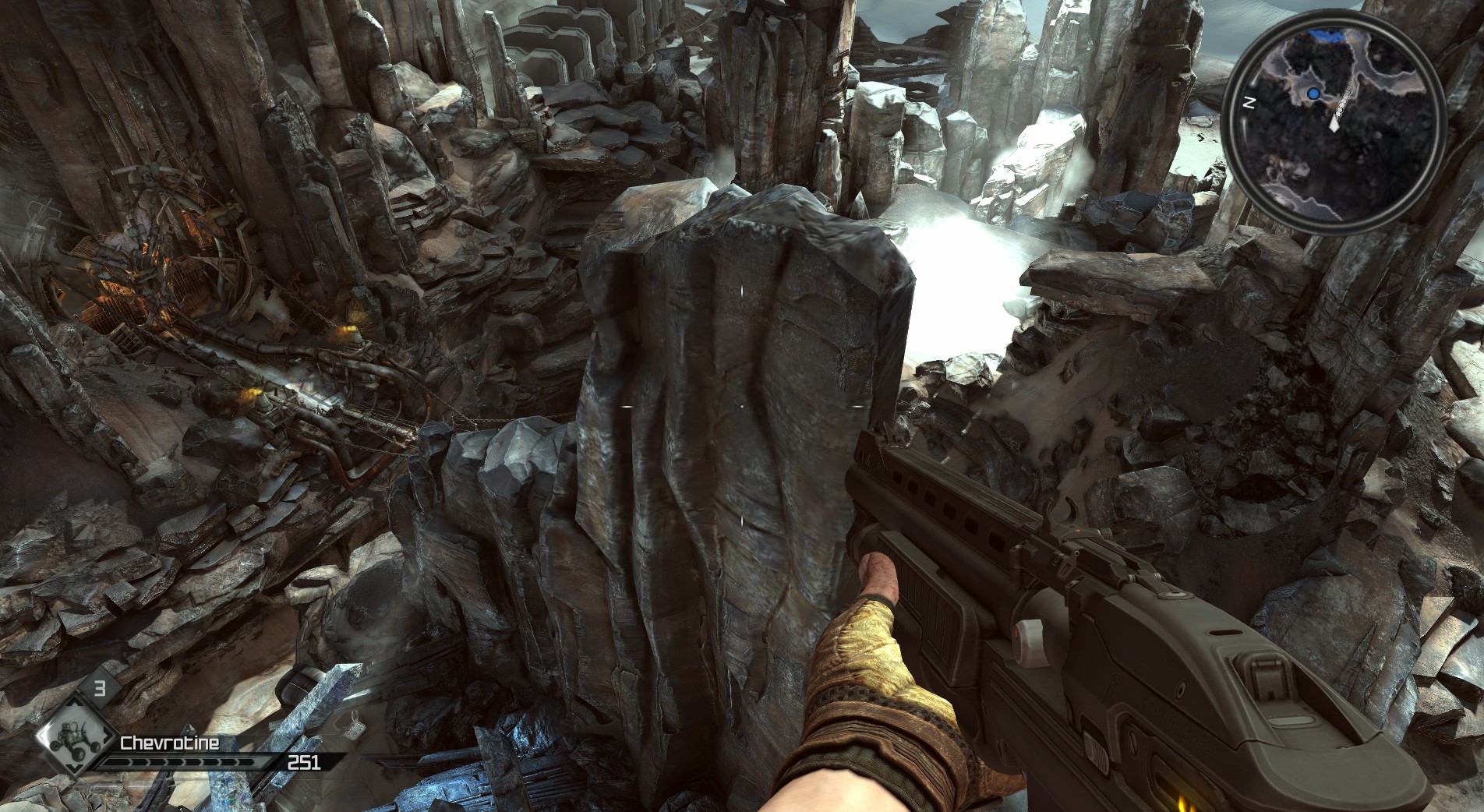
Task: Click the ammo counter showing 251
Action: (x=305, y=762)
